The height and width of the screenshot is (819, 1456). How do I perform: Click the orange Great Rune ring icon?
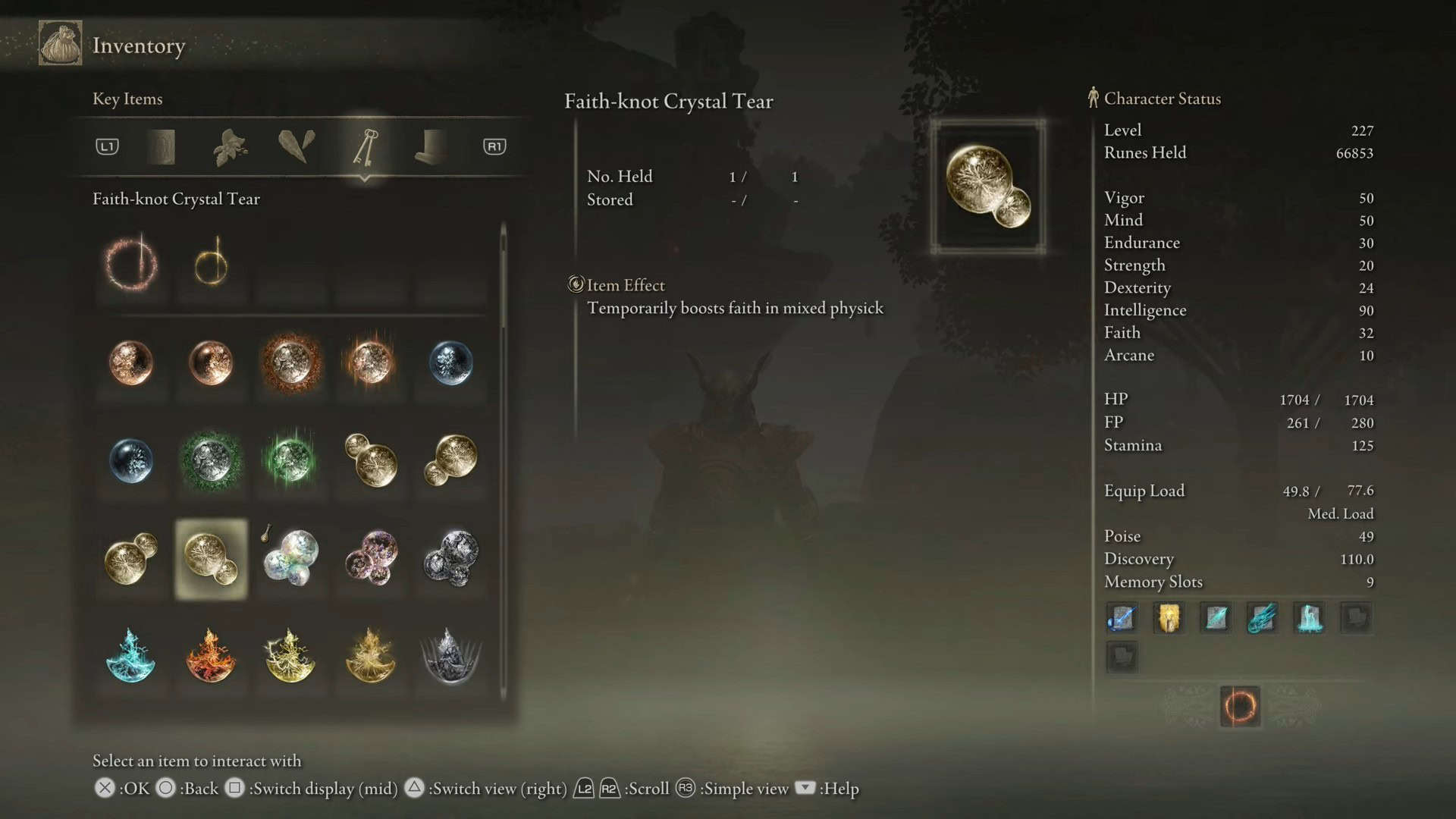(x=1240, y=707)
